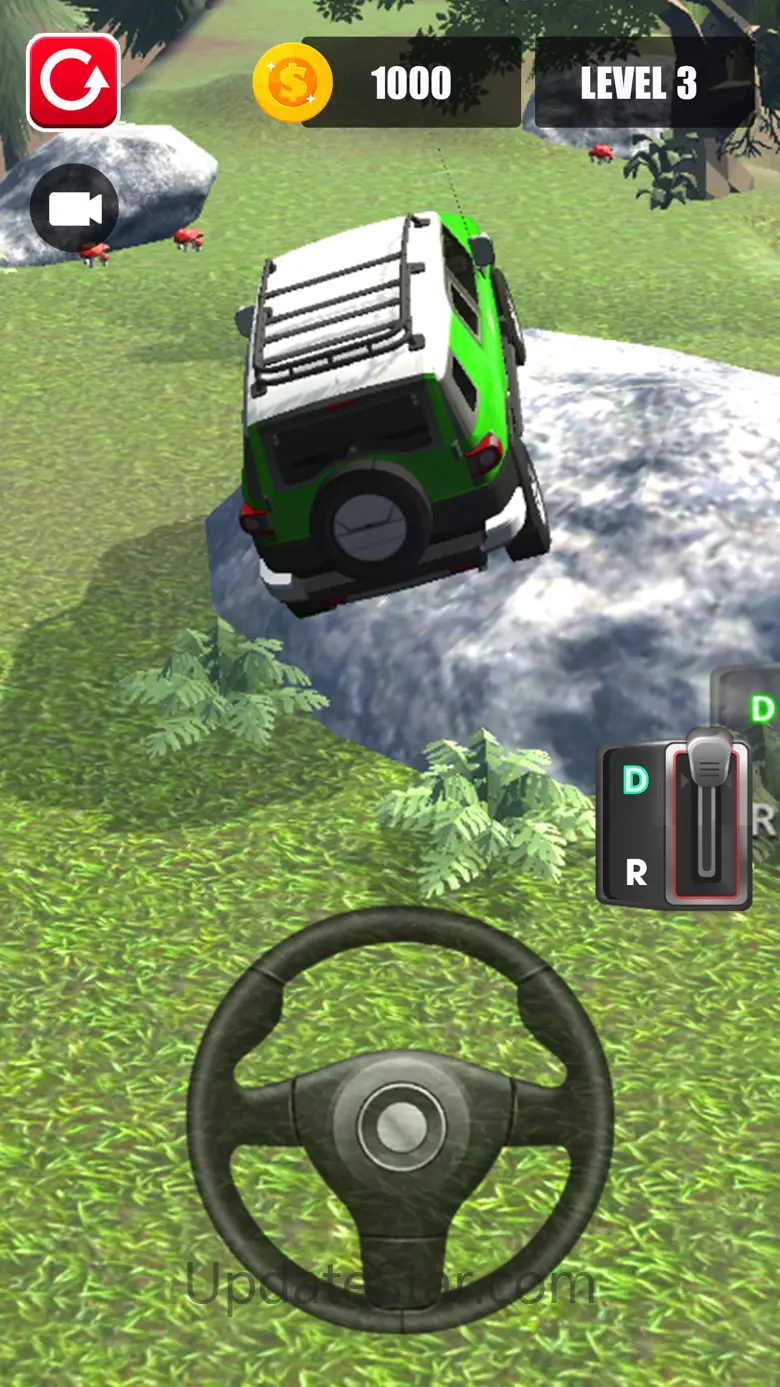Select the R reverse gear label

[636, 873]
